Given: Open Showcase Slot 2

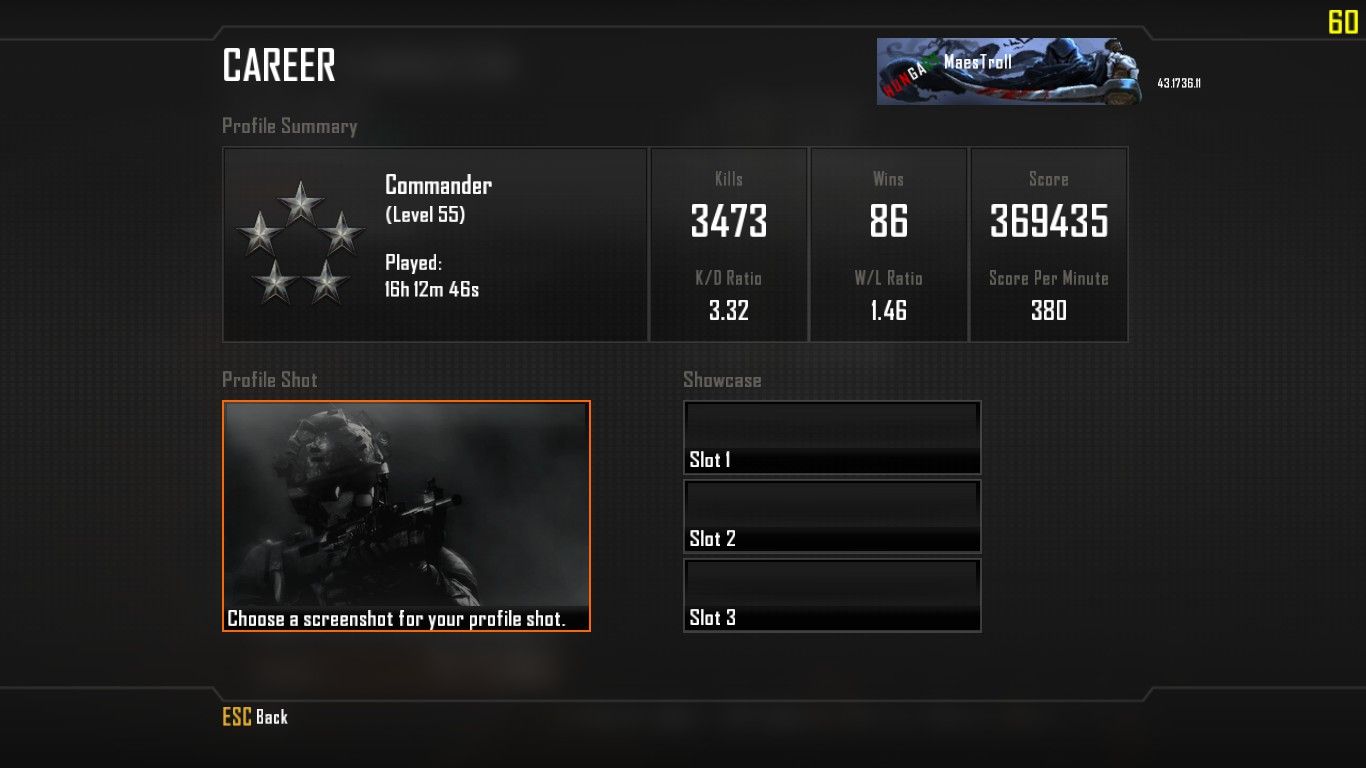Looking at the screenshot, I should pyautogui.click(x=832, y=516).
